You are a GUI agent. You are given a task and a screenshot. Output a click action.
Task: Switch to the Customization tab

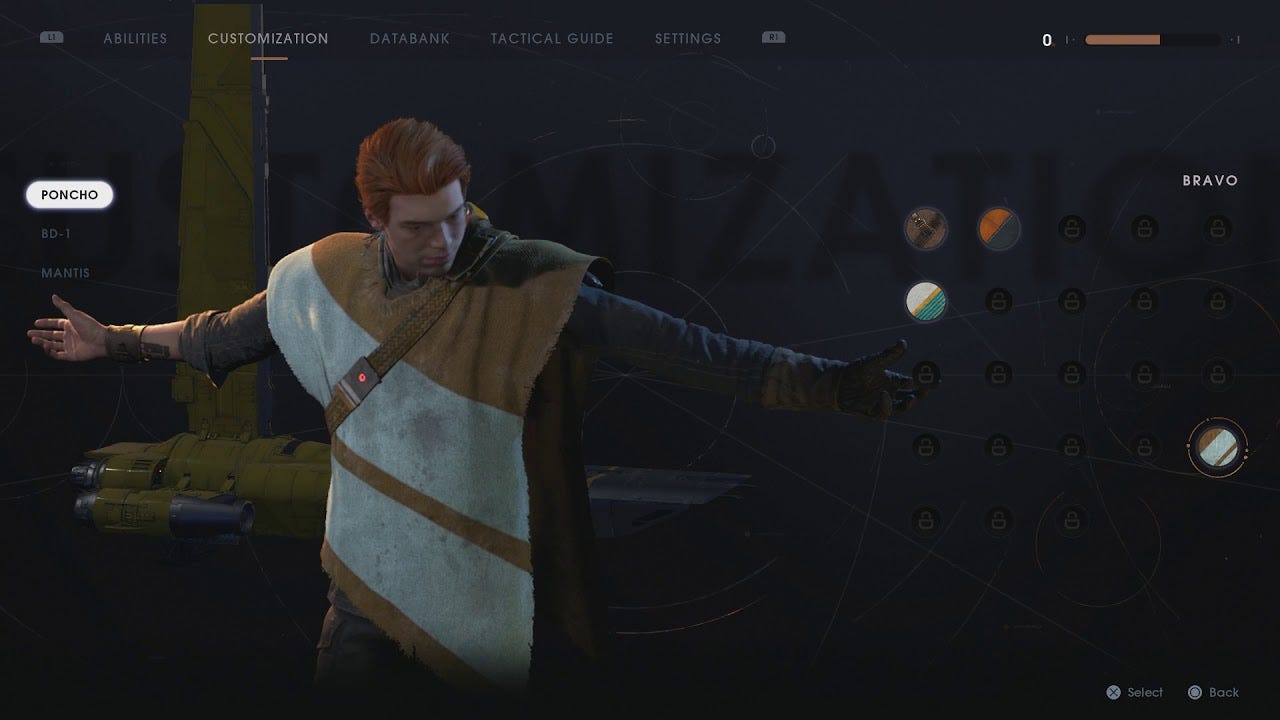268,39
